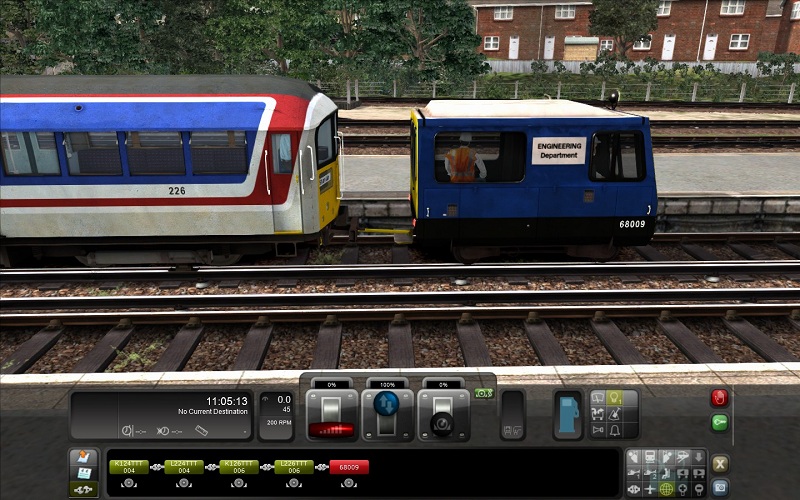Activate the windscreen wipers icon
This screenshot has width=800, height=500.
click(597, 399)
